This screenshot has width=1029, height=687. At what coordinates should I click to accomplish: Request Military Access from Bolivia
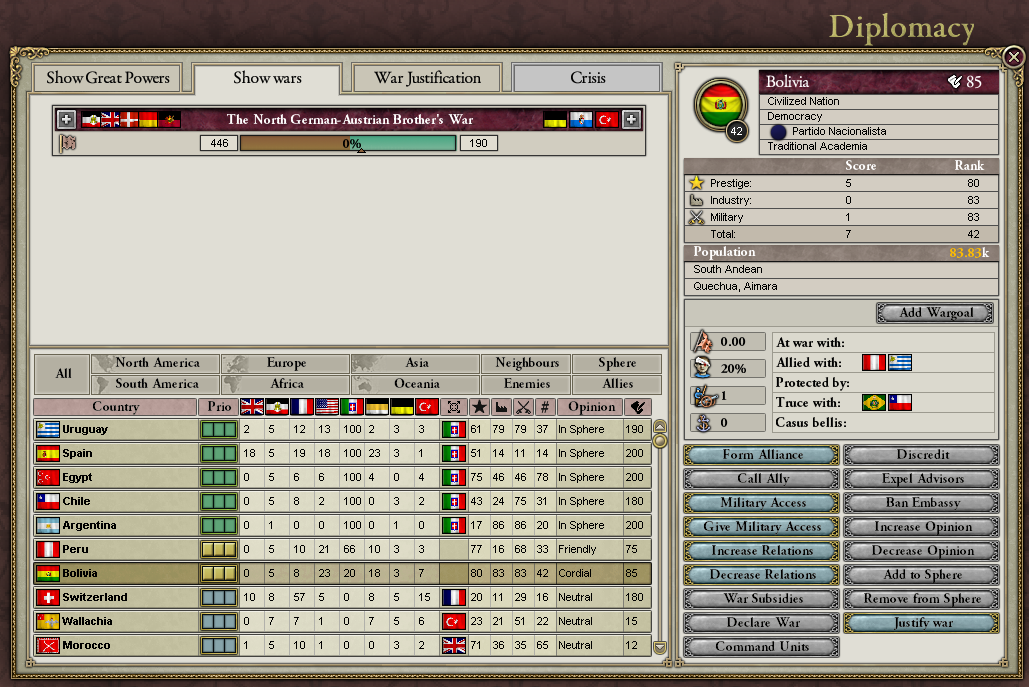(x=762, y=503)
